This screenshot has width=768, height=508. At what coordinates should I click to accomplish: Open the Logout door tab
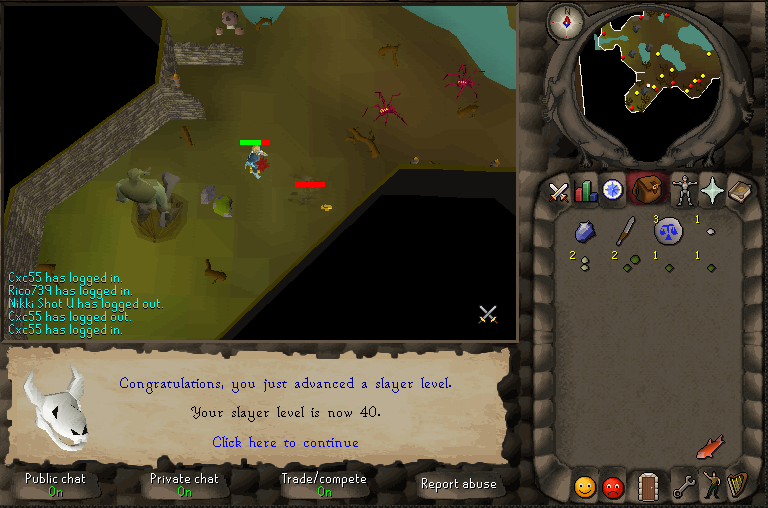[647, 487]
